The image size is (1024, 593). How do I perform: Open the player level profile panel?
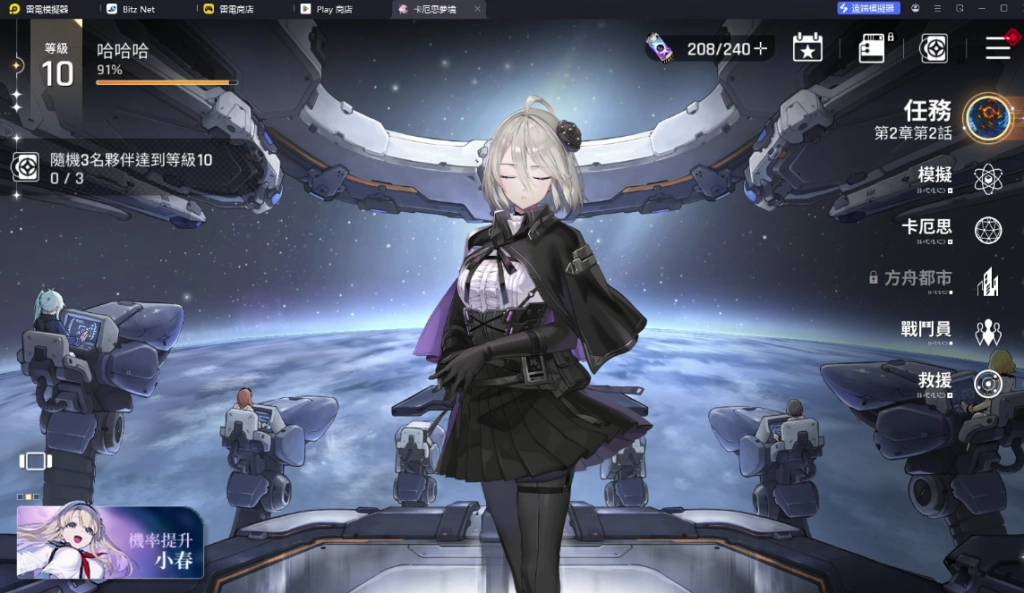click(x=58, y=64)
